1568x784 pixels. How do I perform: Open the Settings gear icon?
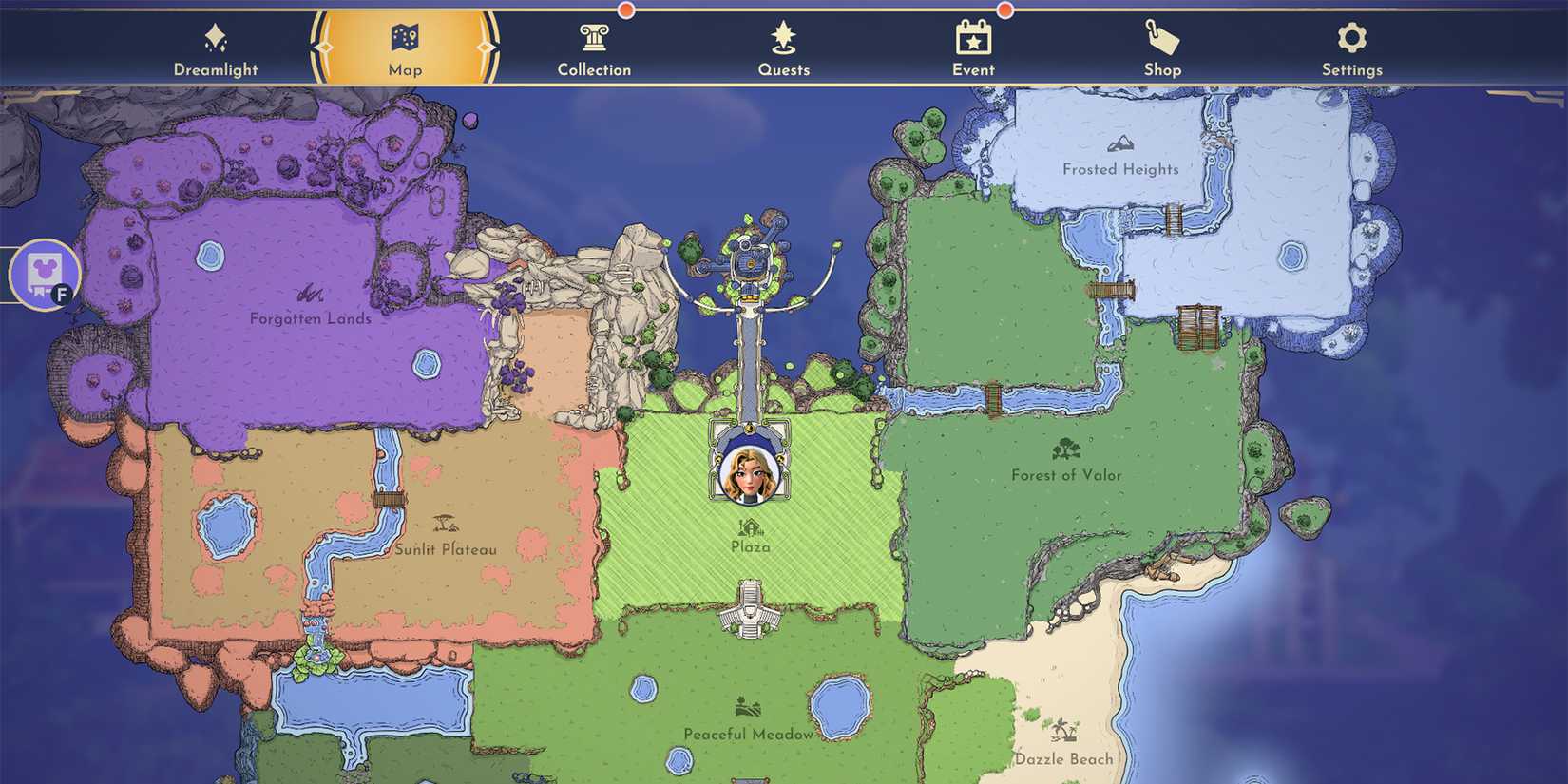click(x=1351, y=40)
